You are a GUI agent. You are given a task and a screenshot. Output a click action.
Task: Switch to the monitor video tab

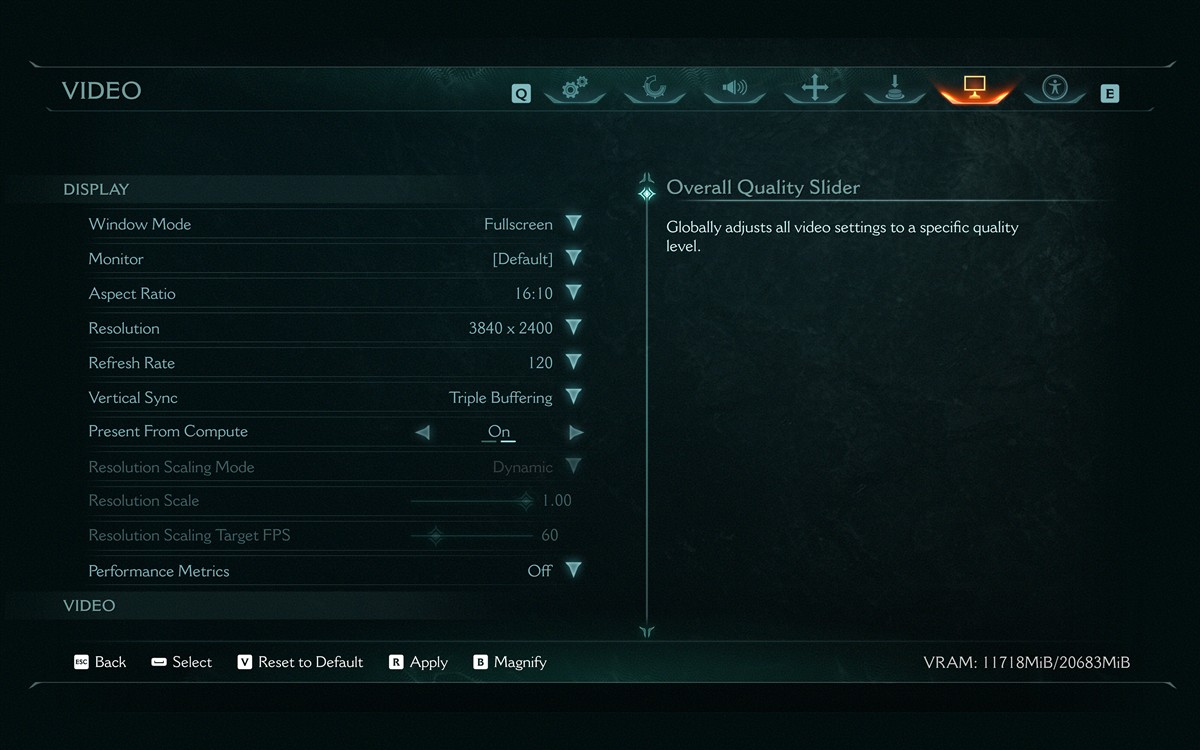(975, 88)
